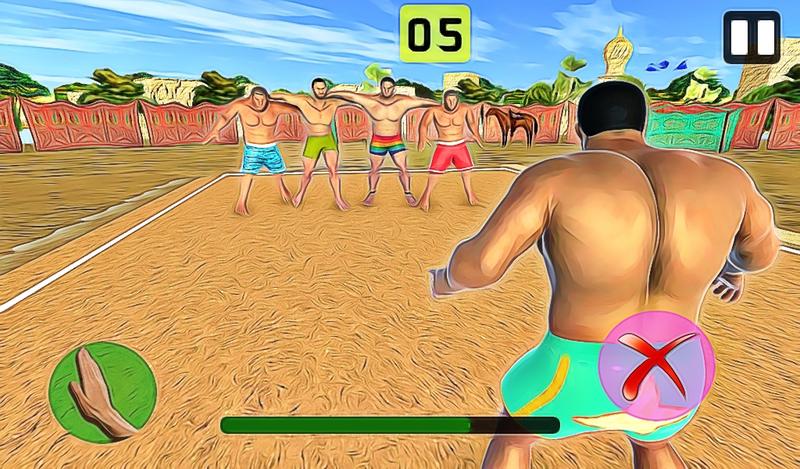Pause the game with the pause button

click(x=751, y=37)
